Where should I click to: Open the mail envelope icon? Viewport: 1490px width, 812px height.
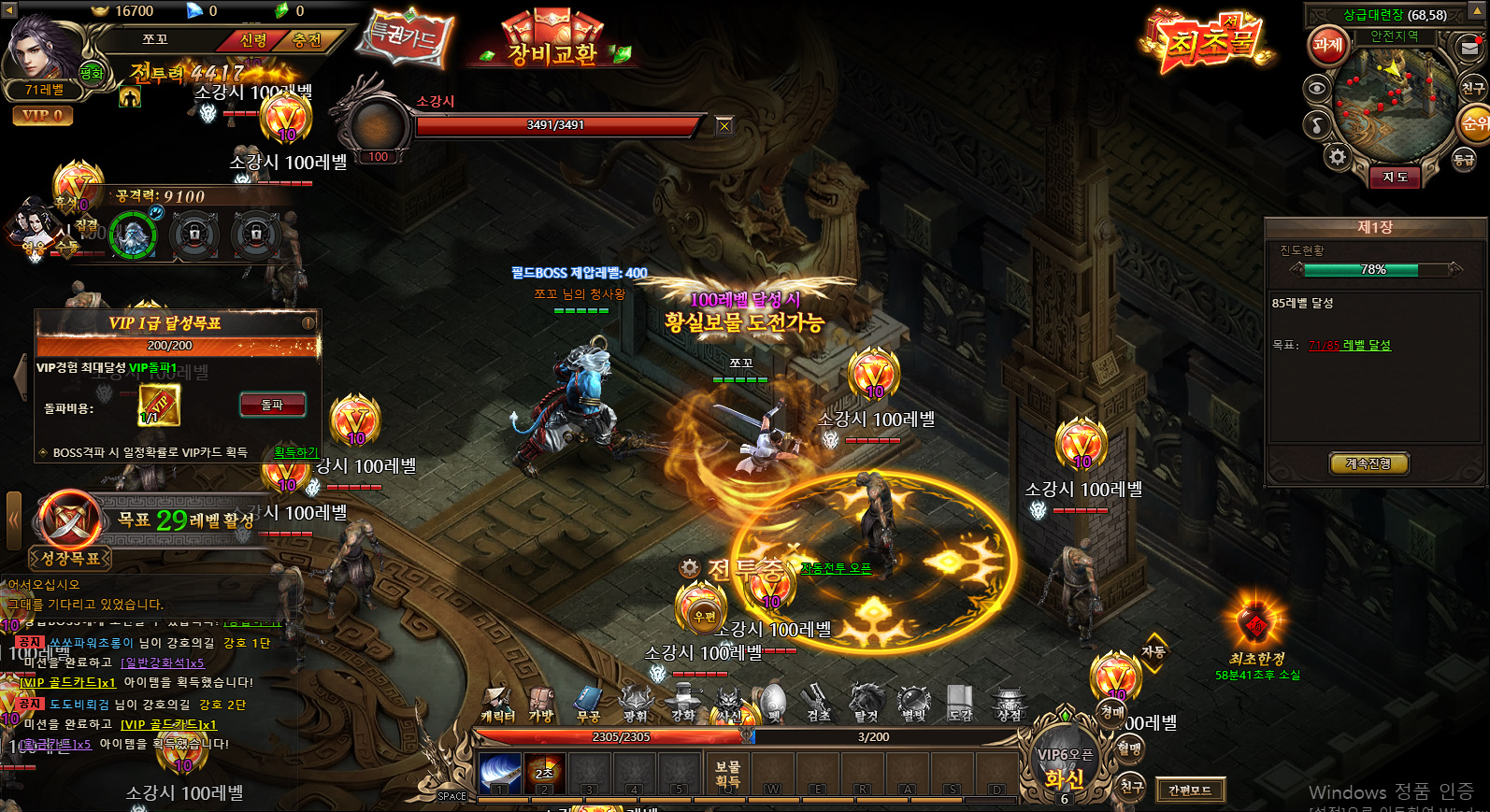pos(1469,46)
